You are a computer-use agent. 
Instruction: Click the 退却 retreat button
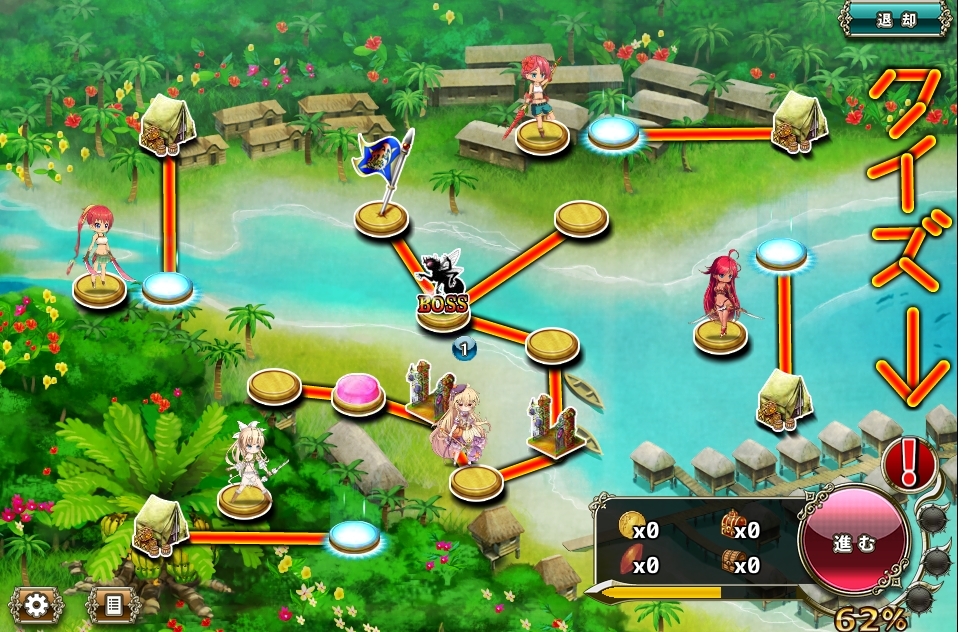pos(893,19)
